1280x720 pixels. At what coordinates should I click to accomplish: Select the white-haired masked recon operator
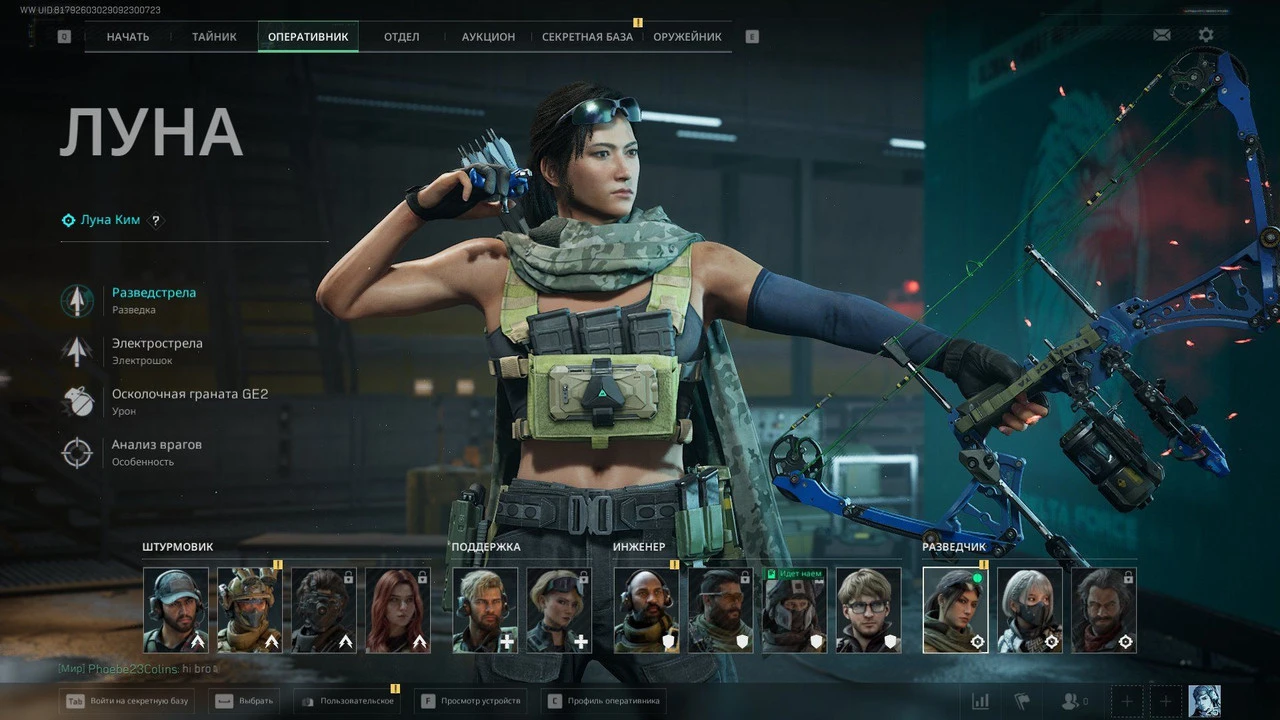(x=1029, y=610)
